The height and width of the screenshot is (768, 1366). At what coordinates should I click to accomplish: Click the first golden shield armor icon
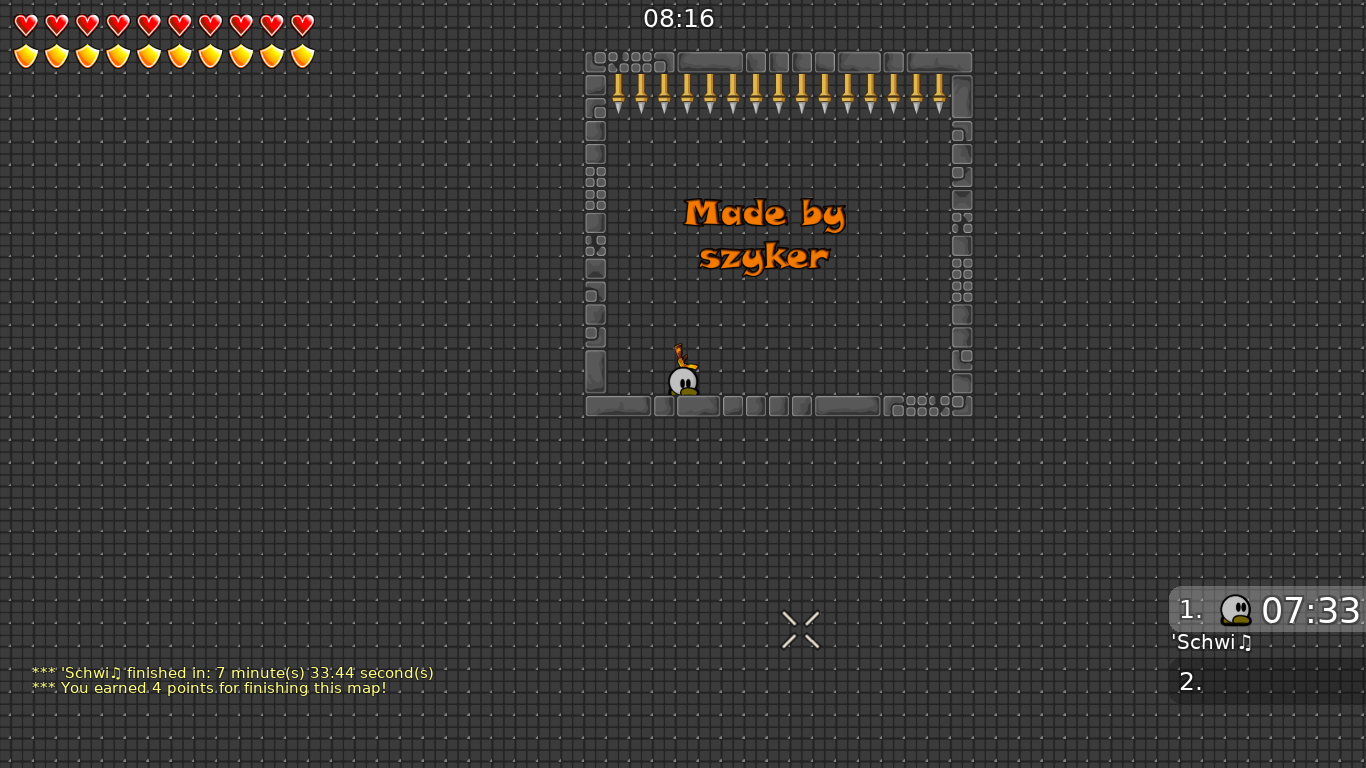[x=24, y=54]
